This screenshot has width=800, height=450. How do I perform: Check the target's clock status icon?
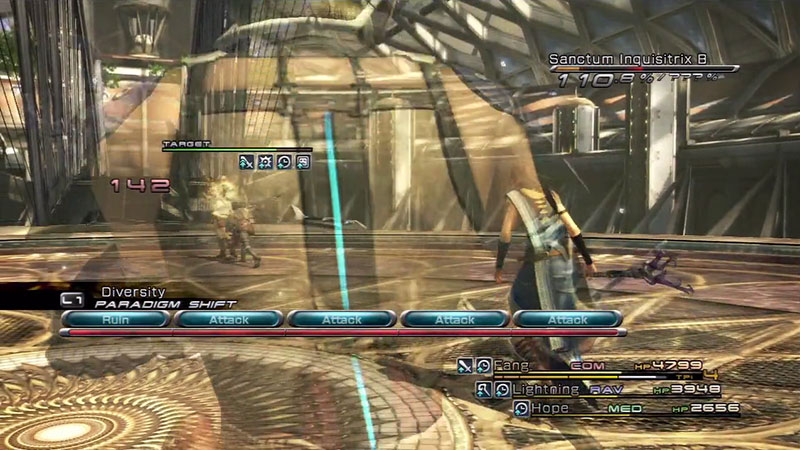click(x=284, y=162)
